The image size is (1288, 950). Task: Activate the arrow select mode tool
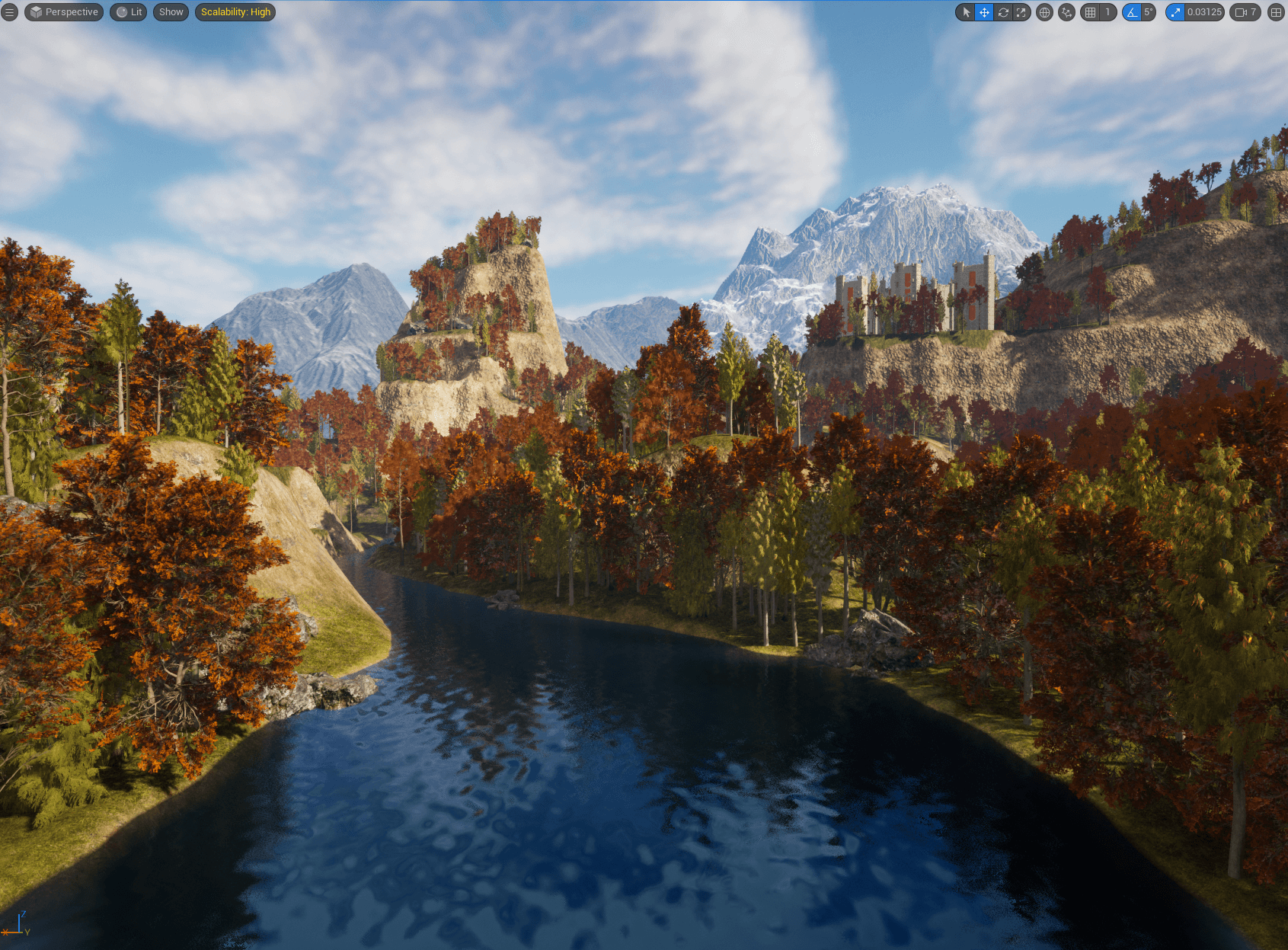966,12
